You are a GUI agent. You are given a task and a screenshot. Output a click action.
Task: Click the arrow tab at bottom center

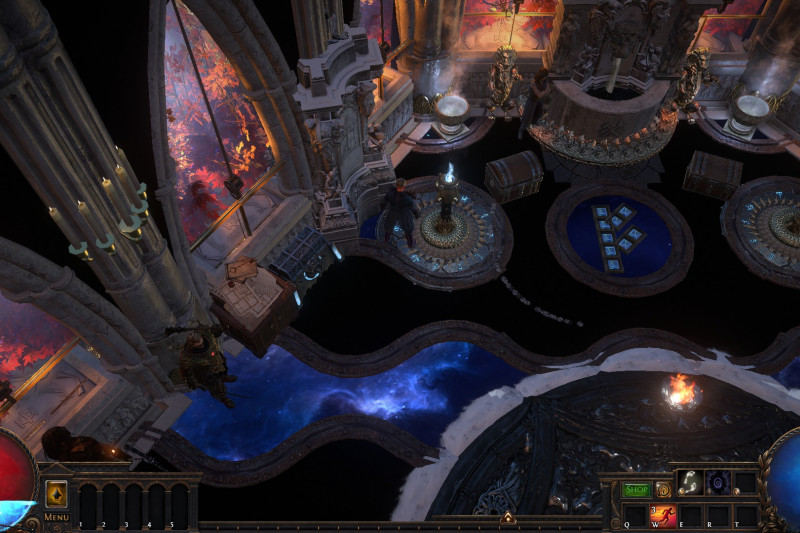coord(507,518)
